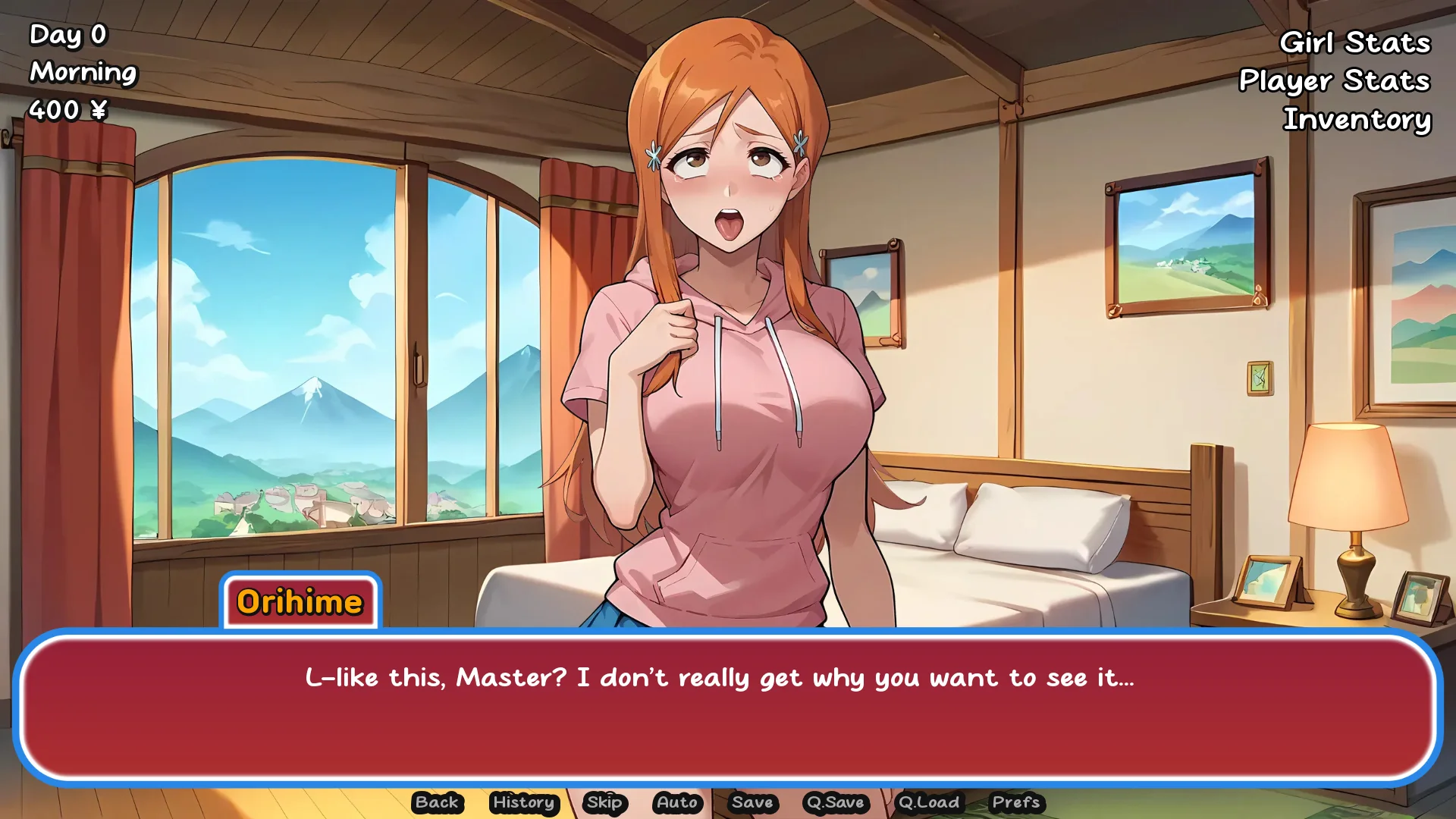Screen dimensions: 1456x819
Task: Toggle Skip mode
Action: coord(604,802)
